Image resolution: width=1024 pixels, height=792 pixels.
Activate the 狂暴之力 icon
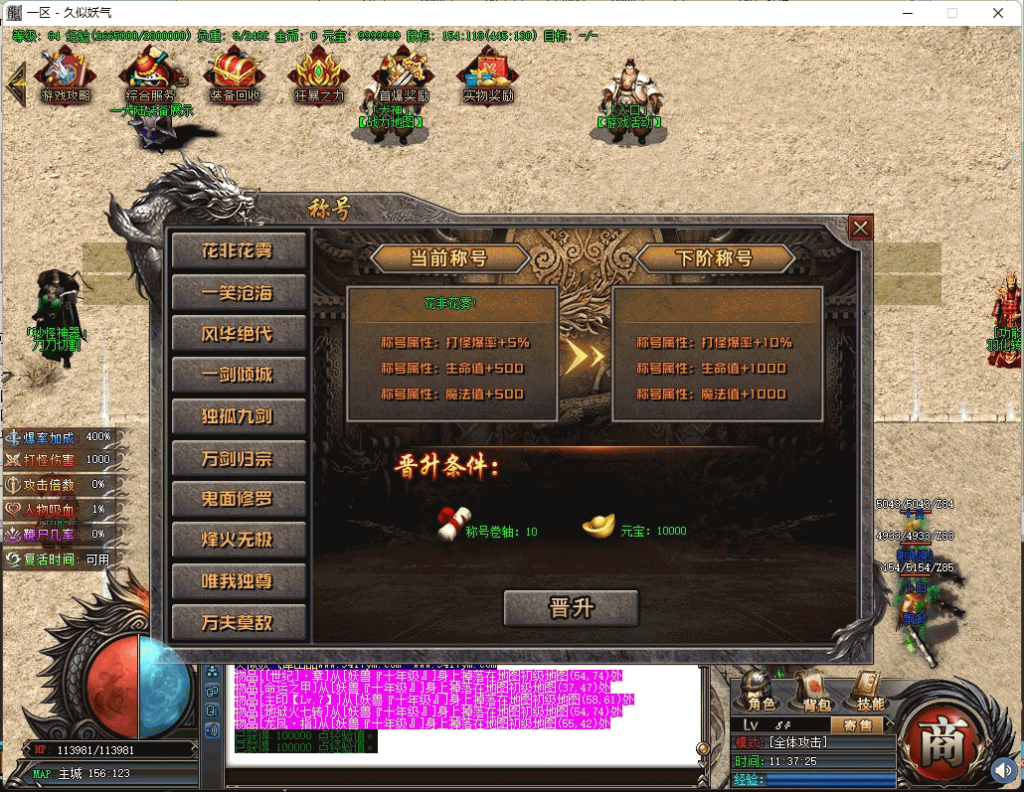coord(319,75)
